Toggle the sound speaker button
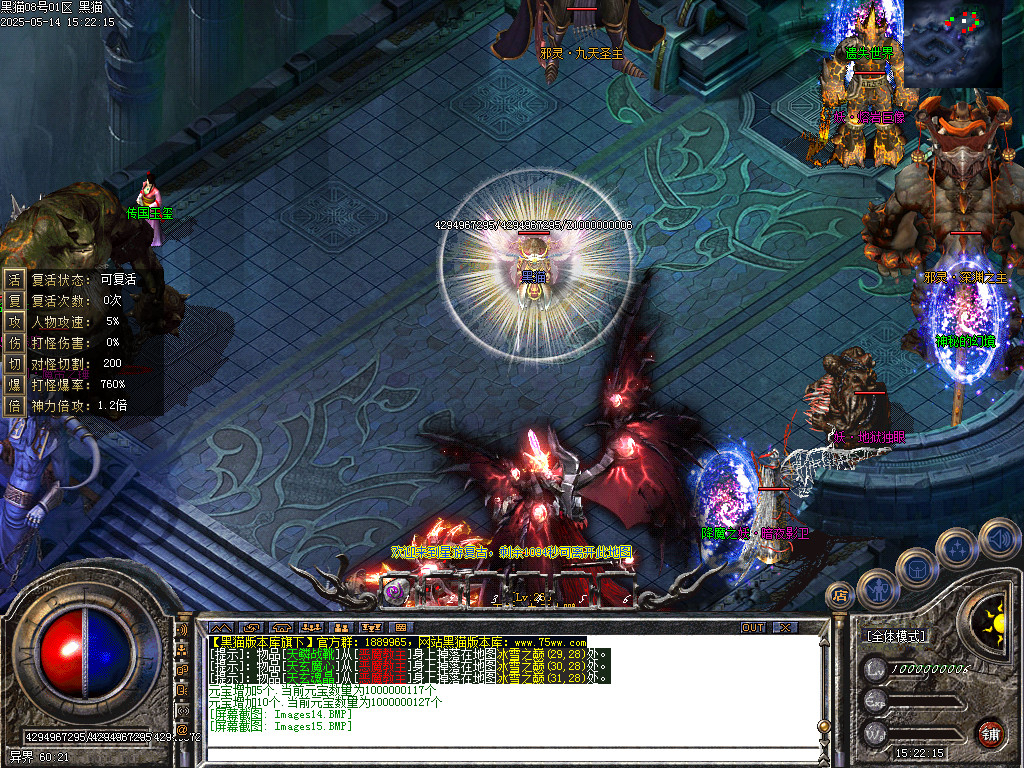1024x768 pixels. tap(997, 537)
